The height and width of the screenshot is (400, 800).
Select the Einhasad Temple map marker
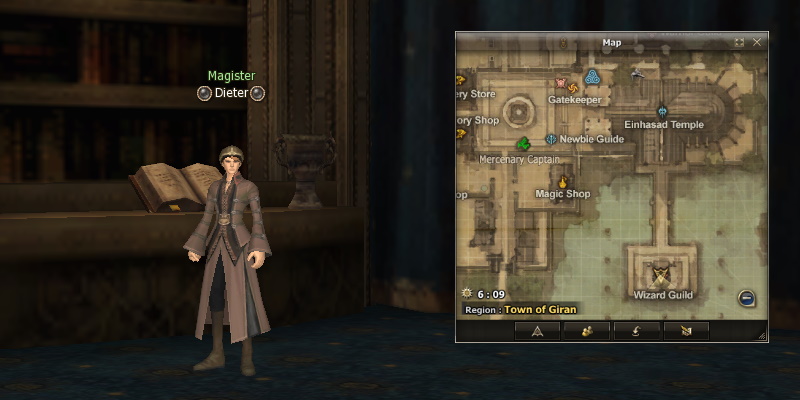pyautogui.click(x=663, y=111)
